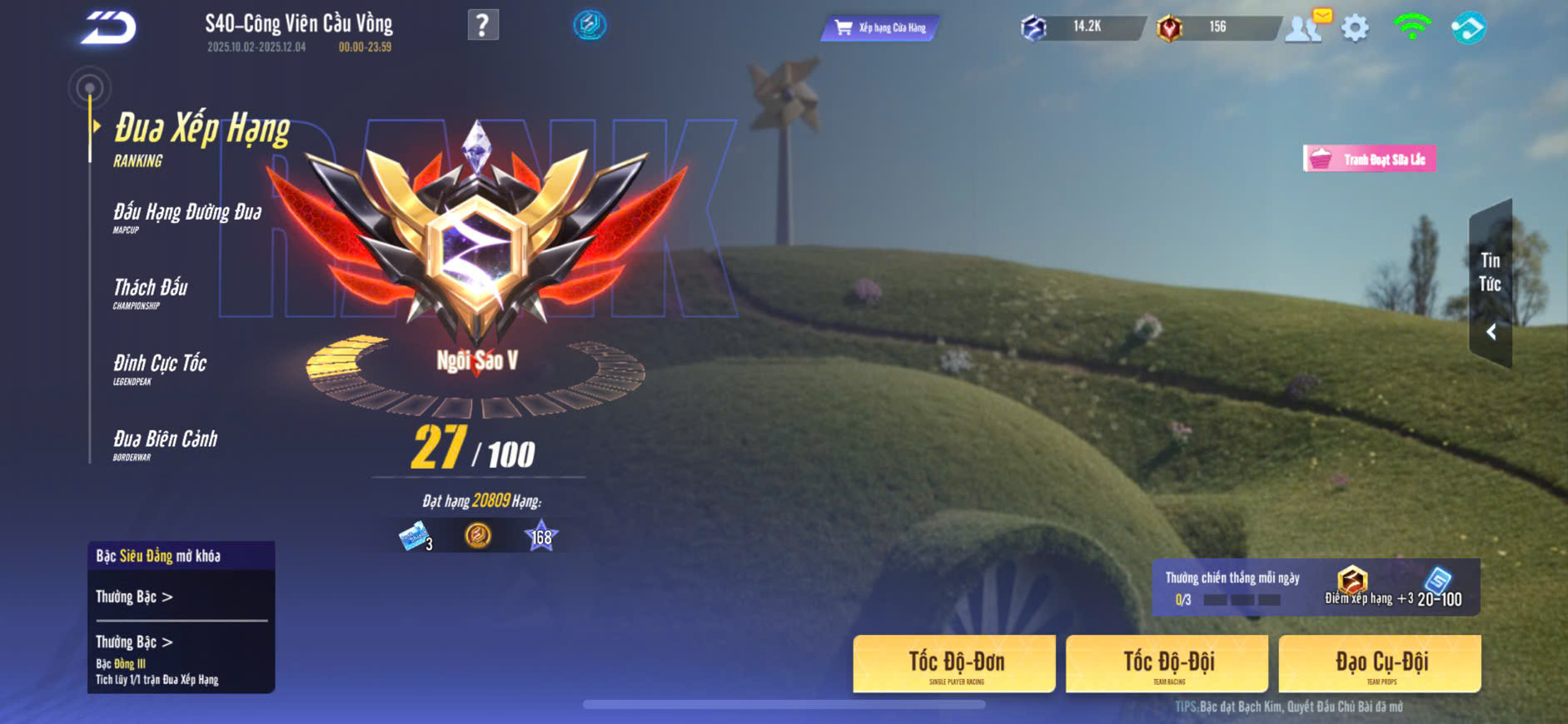Tap the teal icon in the top-right corner
The image size is (1568, 724).
point(1468,27)
